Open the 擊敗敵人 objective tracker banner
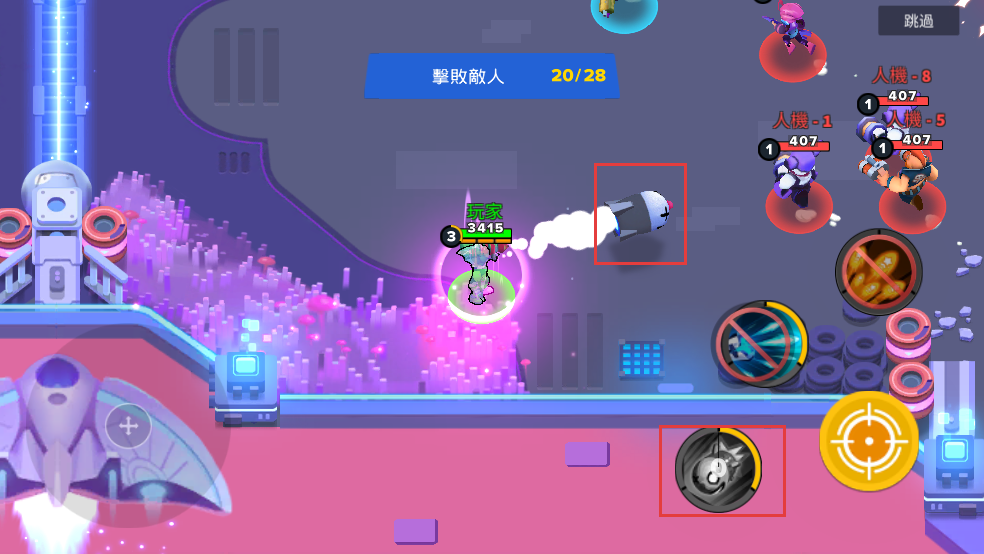Viewport: 984px width, 554px height. point(492,76)
